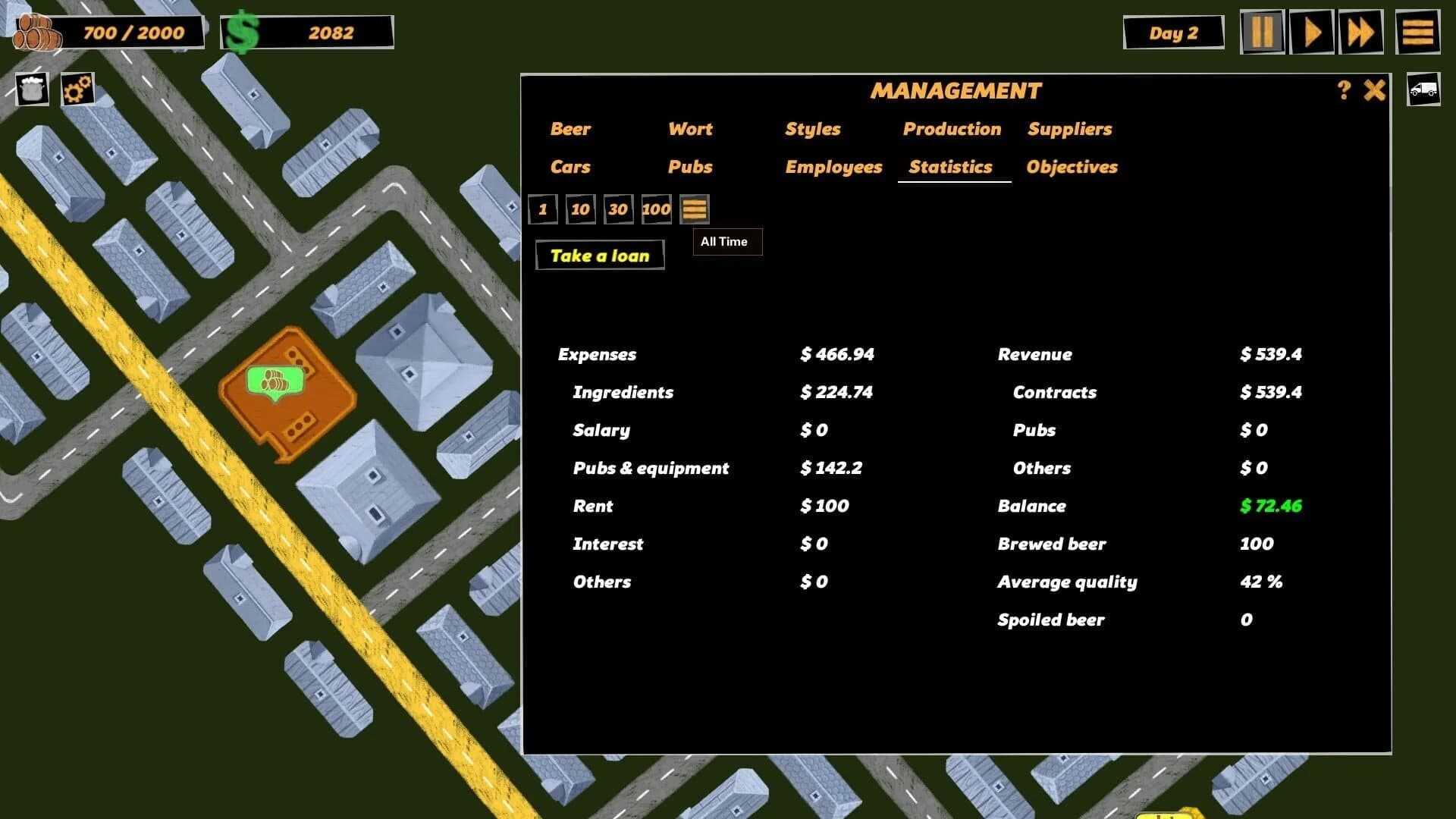Click the green dollar sign money icon

click(243, 31)
